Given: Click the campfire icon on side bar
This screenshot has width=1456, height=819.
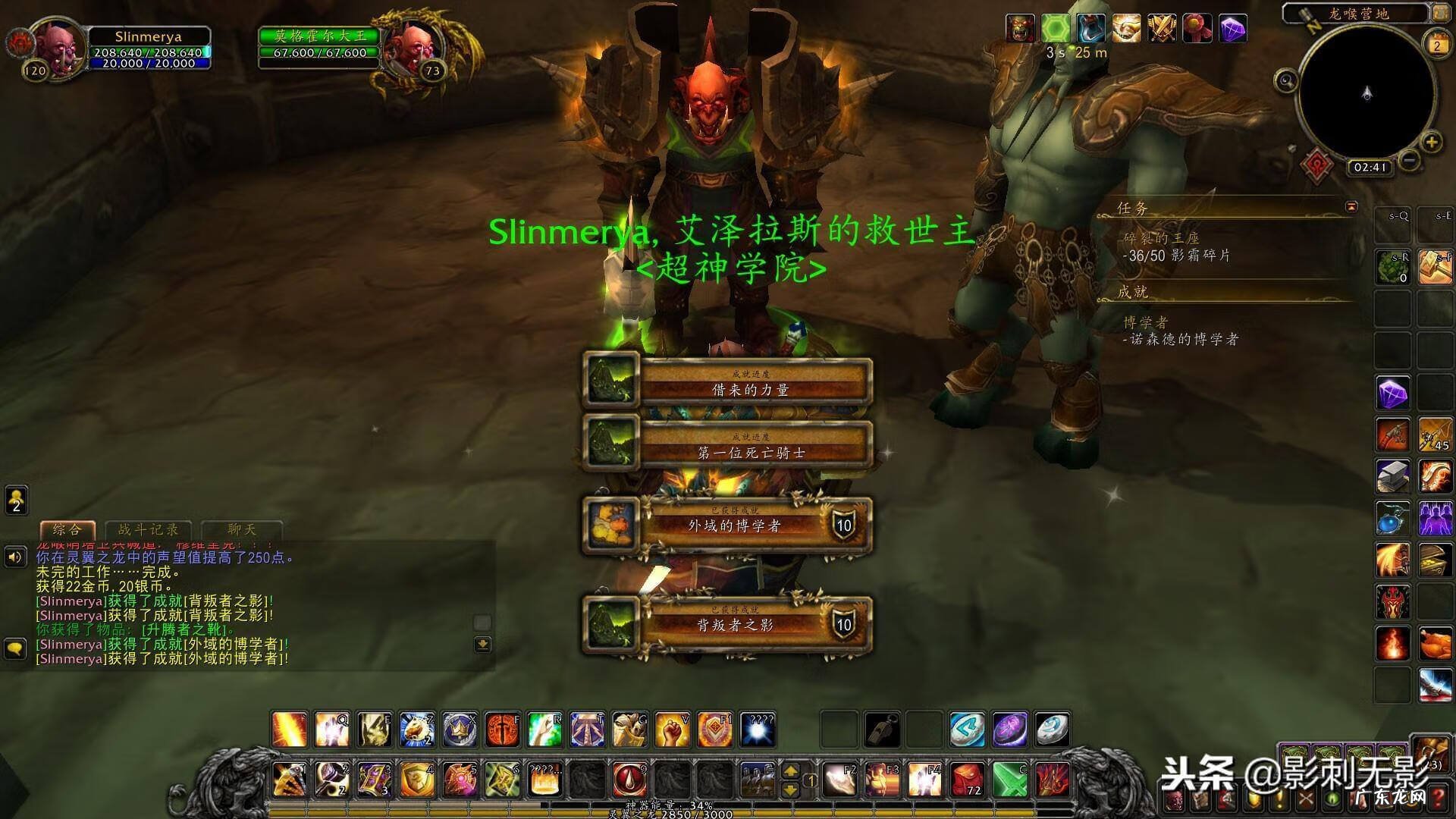Looking at the screenshot, I should click(1393, 644).
